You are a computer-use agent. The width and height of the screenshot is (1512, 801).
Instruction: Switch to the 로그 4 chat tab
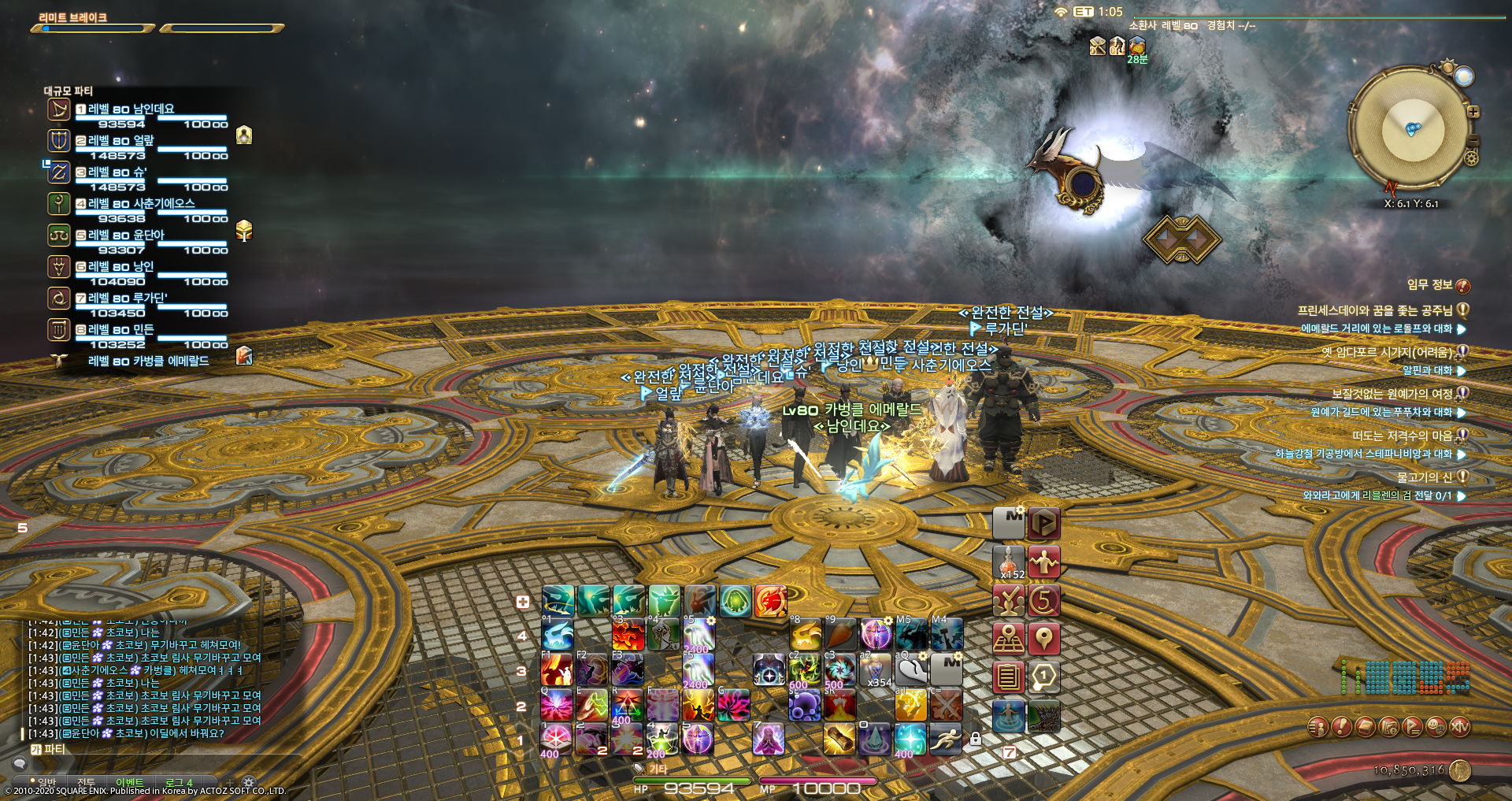click(x=179, y=781)
